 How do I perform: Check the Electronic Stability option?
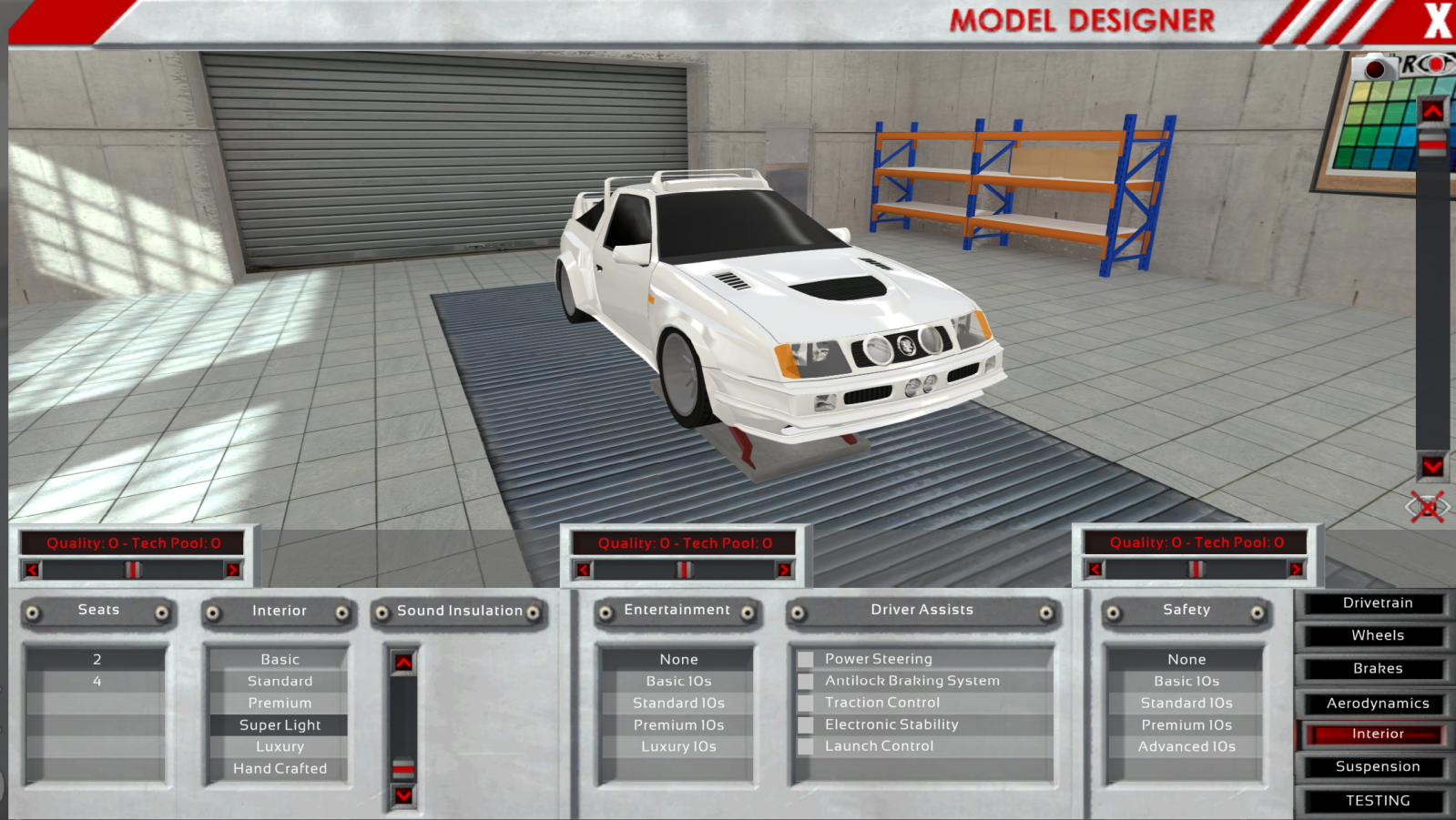tap(806, 724)
